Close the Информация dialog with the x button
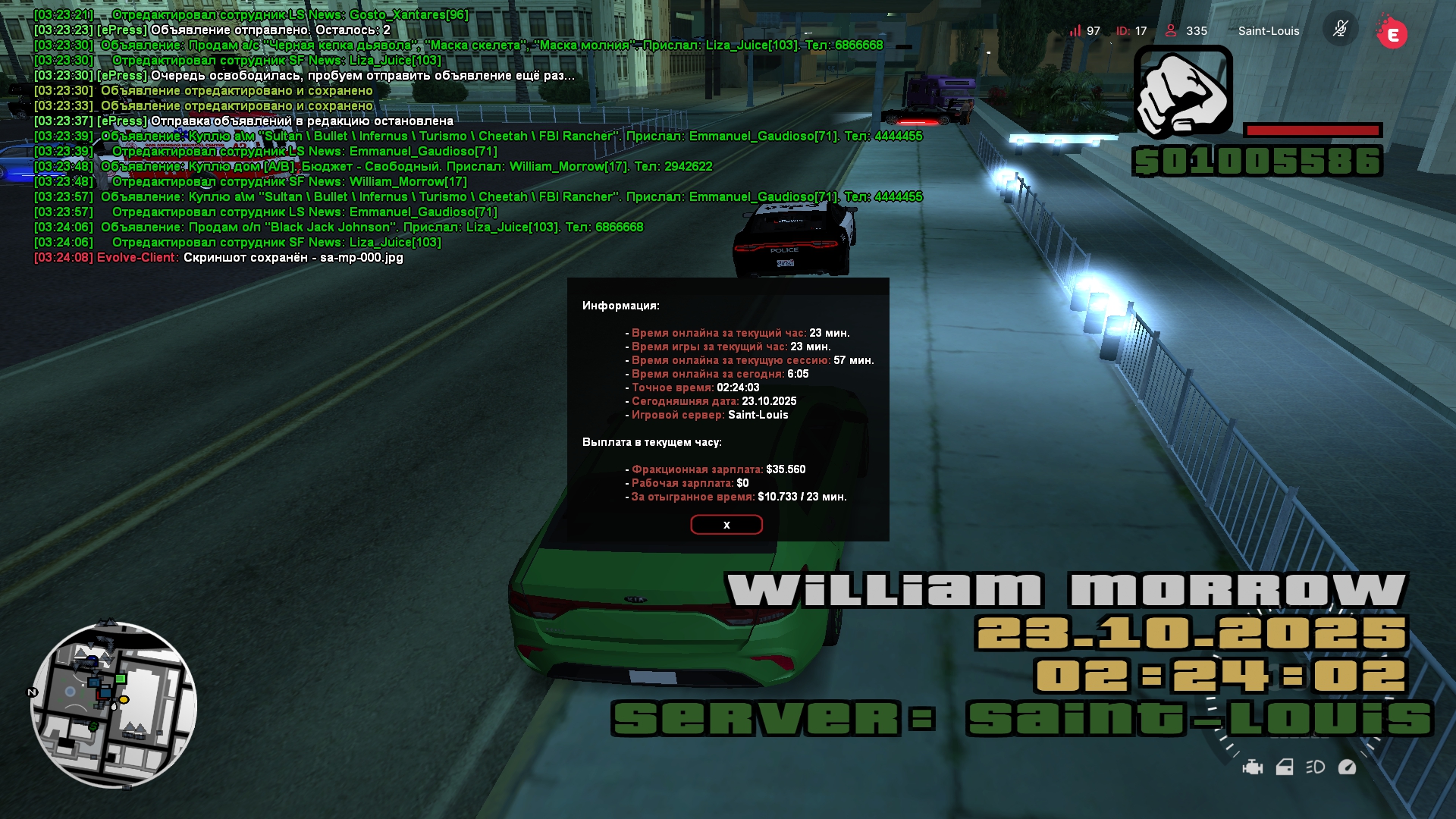Image resolution: width=1456 pixels, height=819 pixels. click(x=726, y=525)
